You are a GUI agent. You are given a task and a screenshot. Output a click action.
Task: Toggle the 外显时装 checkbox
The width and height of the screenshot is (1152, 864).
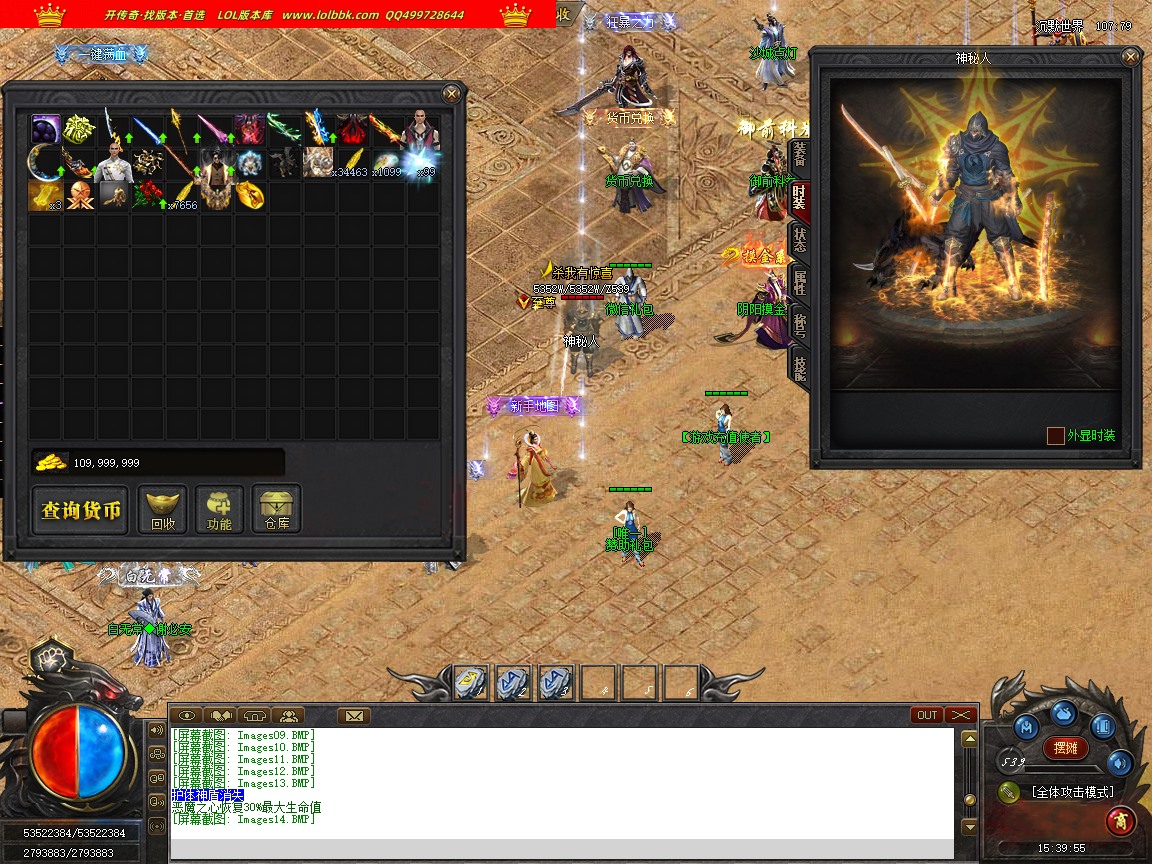(1055, 436)
